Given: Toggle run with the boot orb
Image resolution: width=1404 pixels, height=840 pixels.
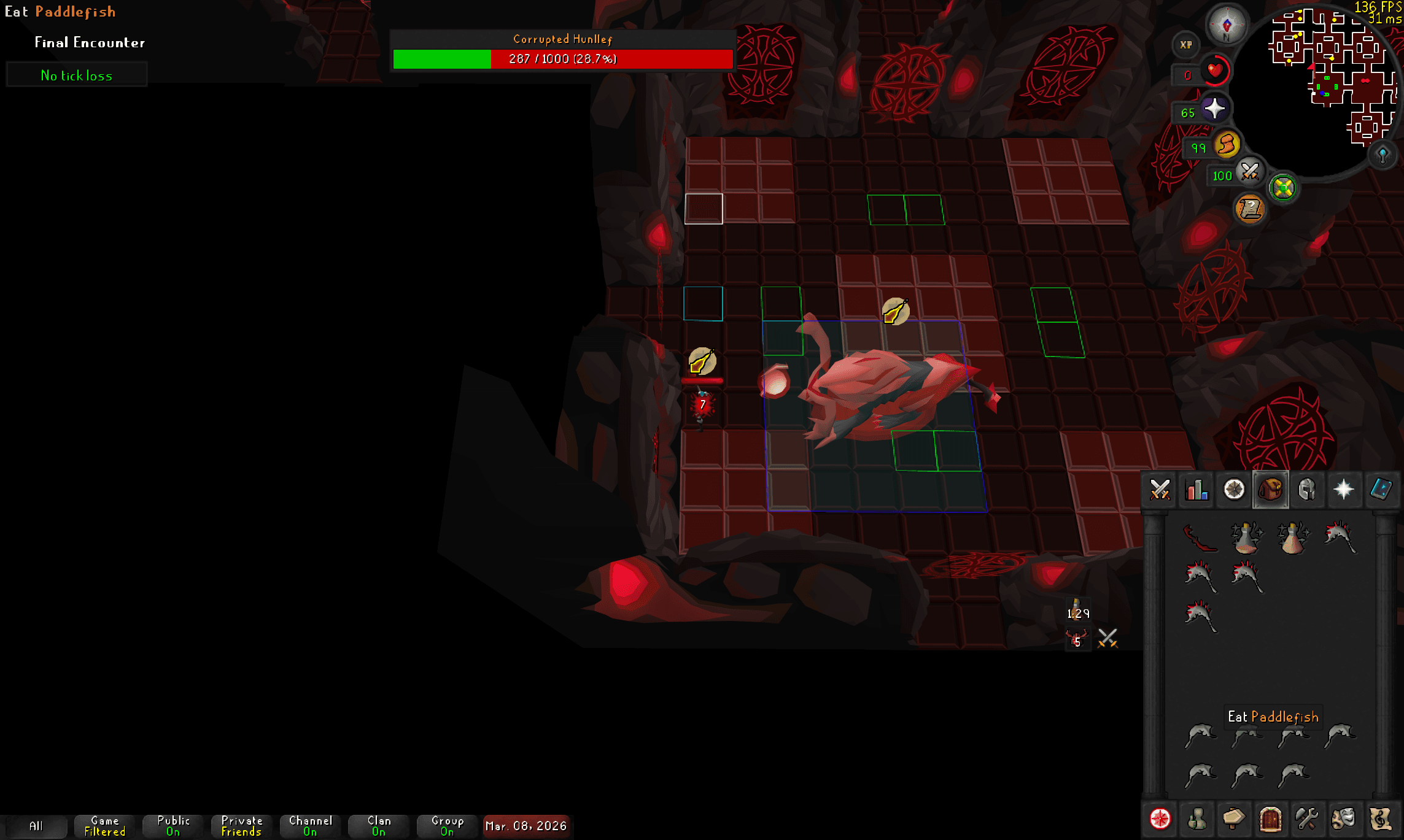Looking at the screenshot, I should [x=1227, y=145].
